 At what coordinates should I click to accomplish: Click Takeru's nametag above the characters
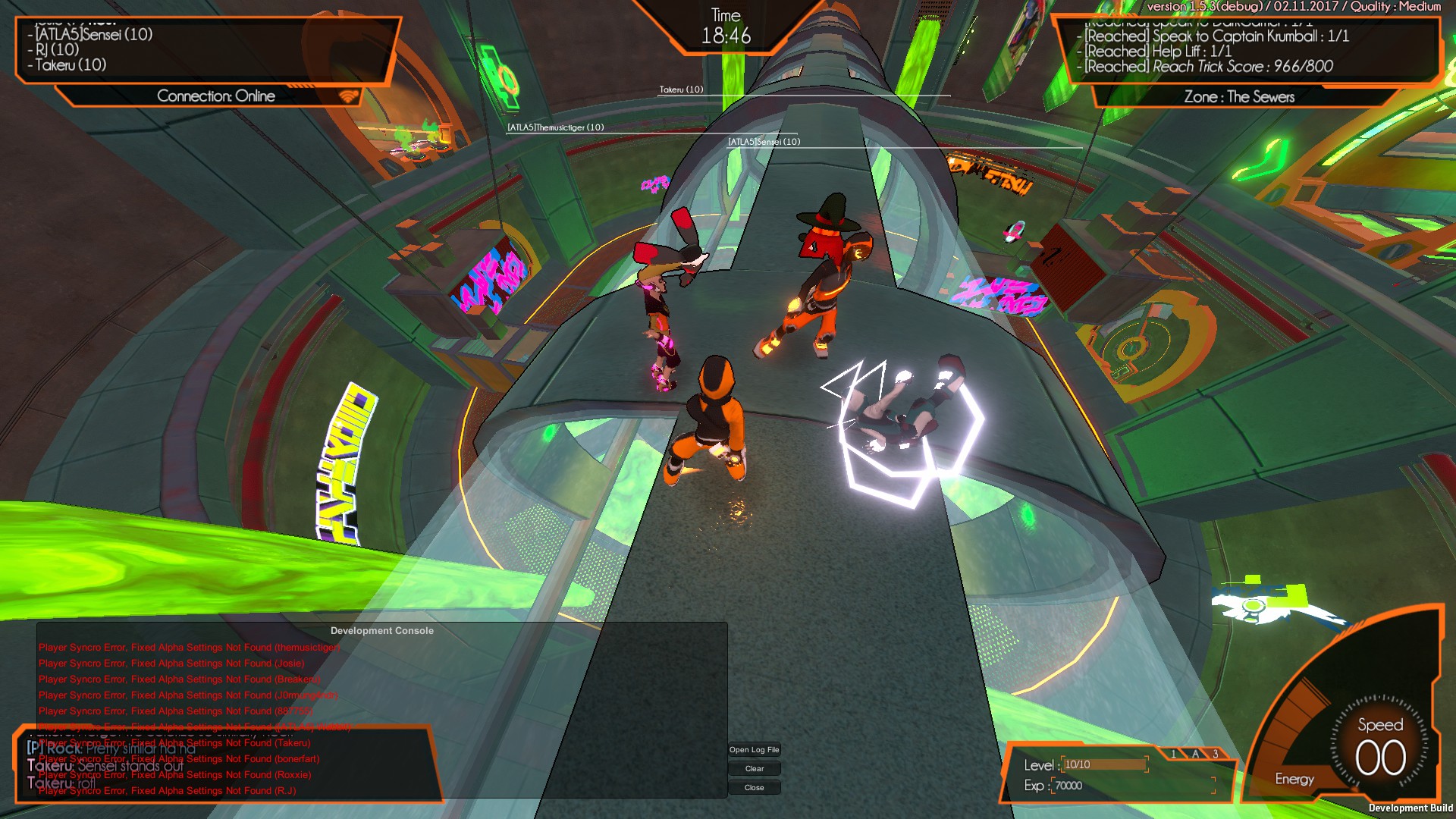pos(681,89)
